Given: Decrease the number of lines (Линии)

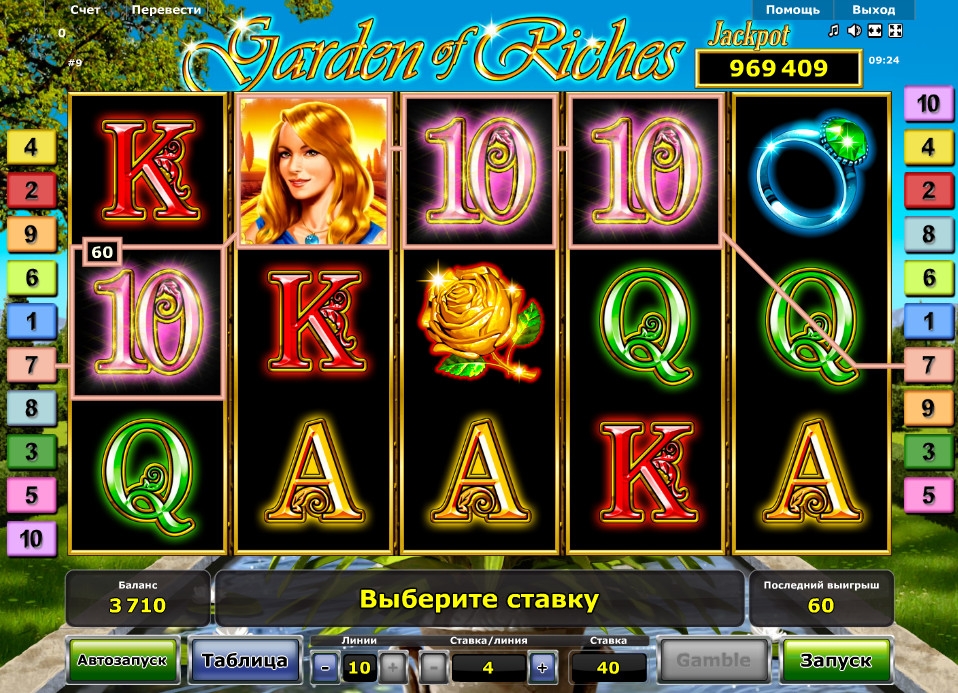Looking at the screenshot, I should [x=325, y=667].
